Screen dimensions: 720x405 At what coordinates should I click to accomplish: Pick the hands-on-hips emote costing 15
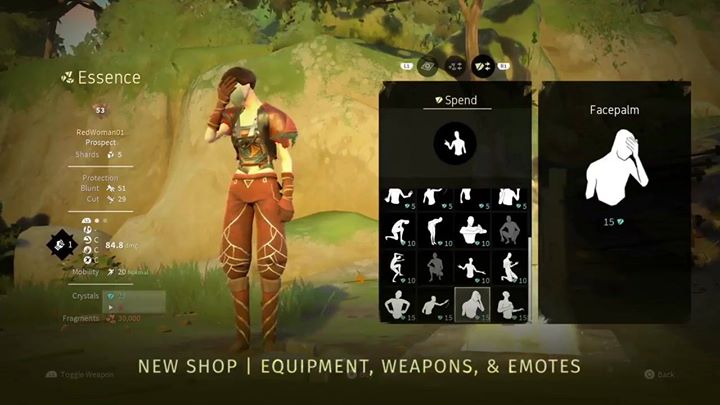(399, 304)
